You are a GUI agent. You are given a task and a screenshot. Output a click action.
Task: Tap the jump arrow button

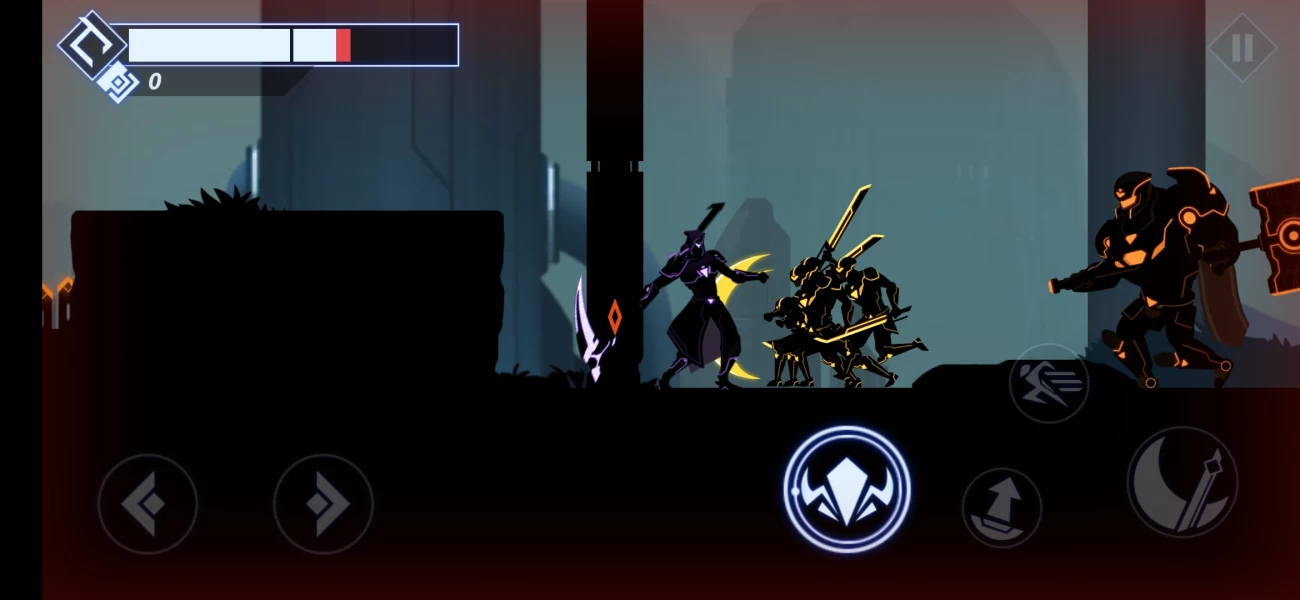(1001, 508)
